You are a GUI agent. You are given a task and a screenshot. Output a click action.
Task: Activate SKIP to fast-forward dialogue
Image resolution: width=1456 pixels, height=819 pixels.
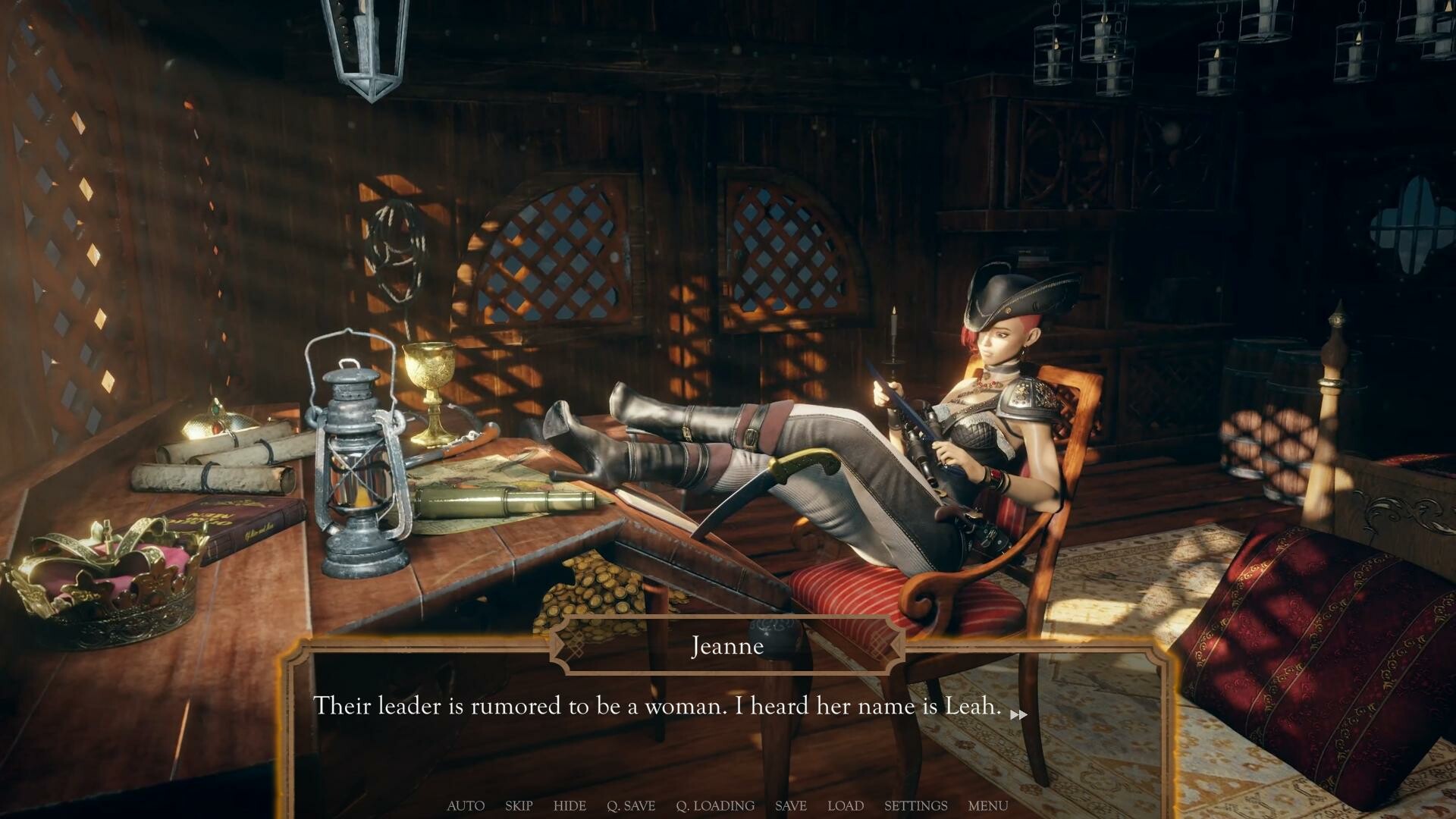coord(519,805)
